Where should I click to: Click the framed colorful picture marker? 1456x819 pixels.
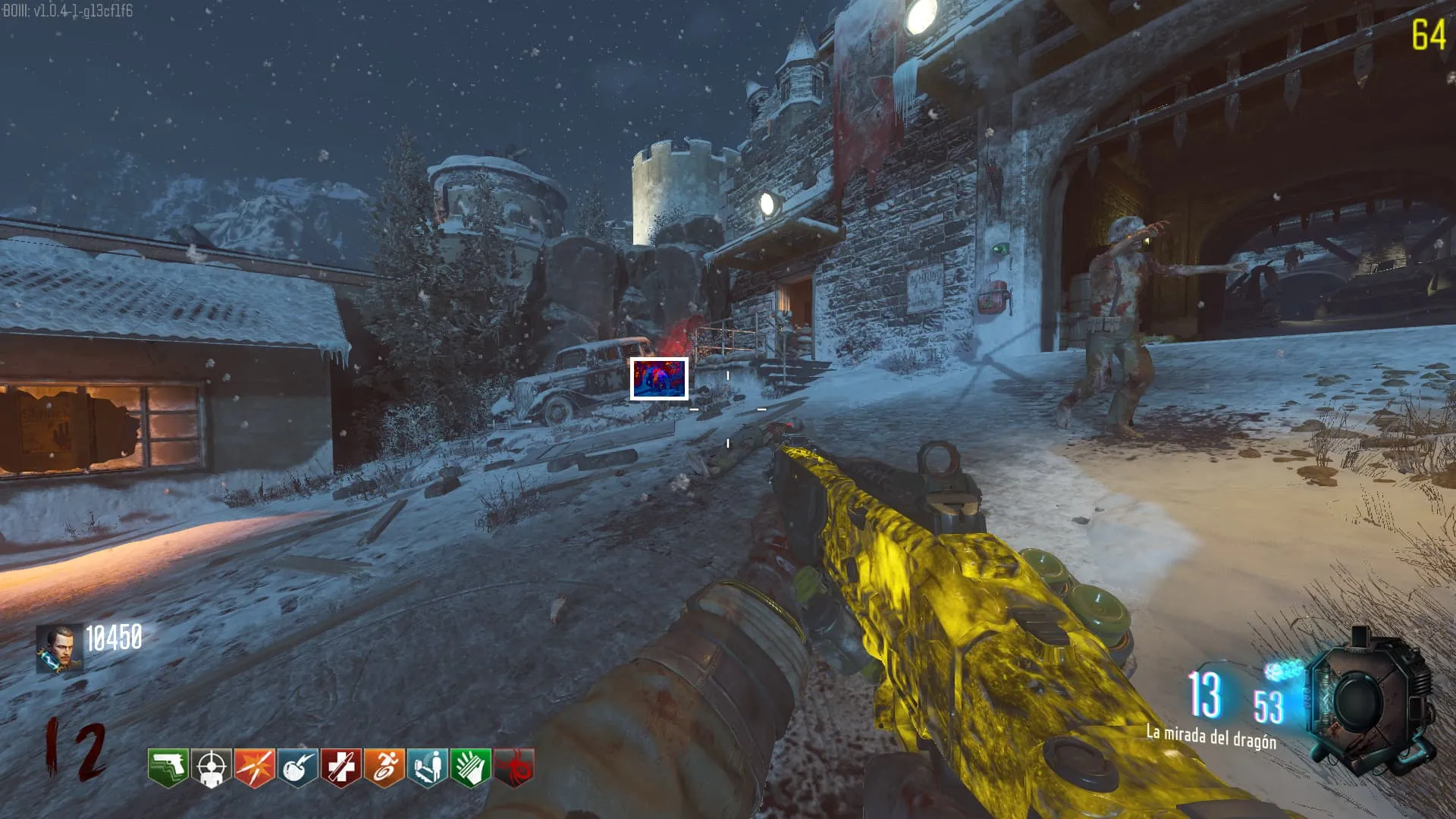coord(659,378)
